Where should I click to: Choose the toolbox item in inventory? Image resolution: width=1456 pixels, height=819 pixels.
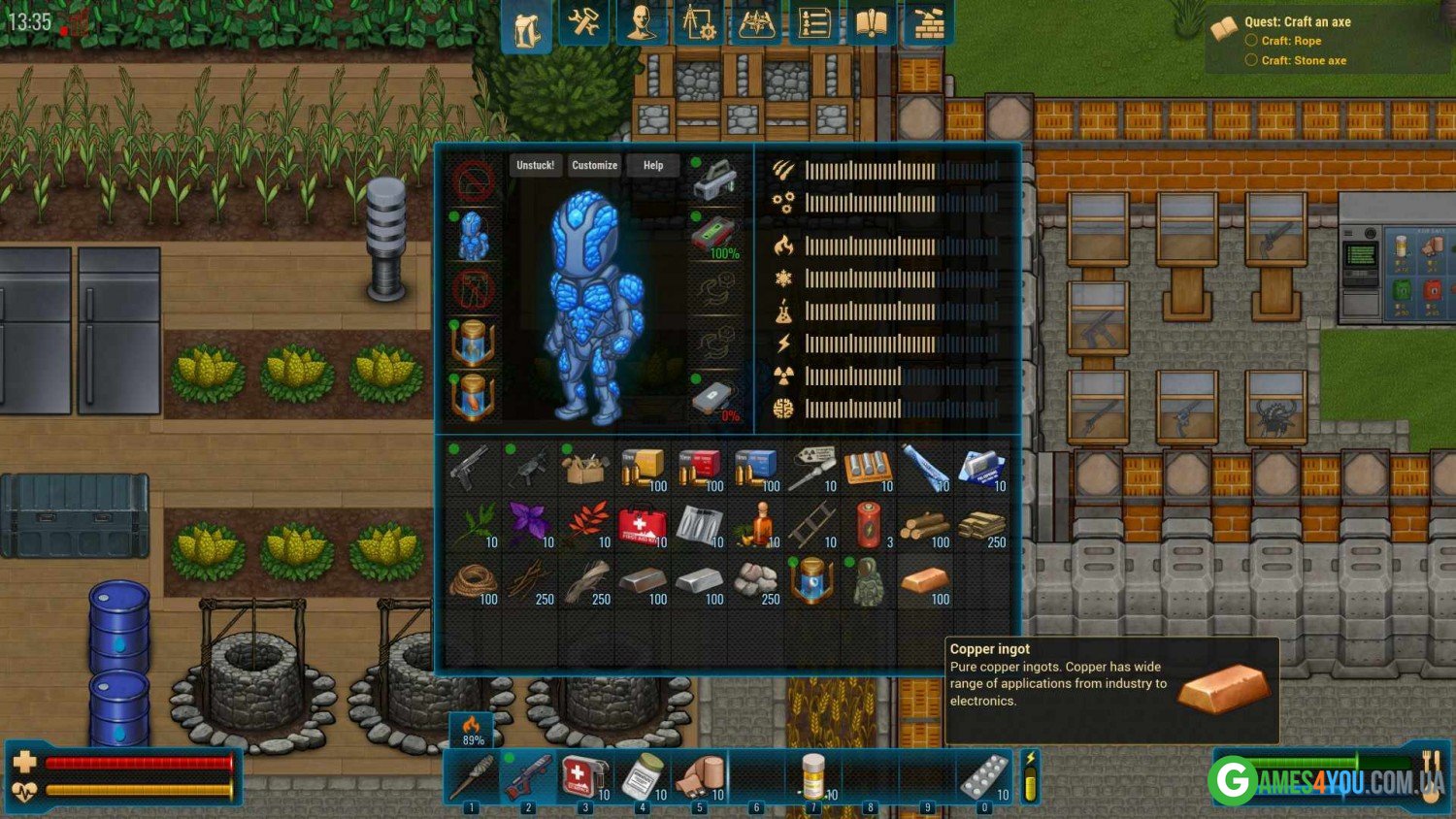point(584,470)
